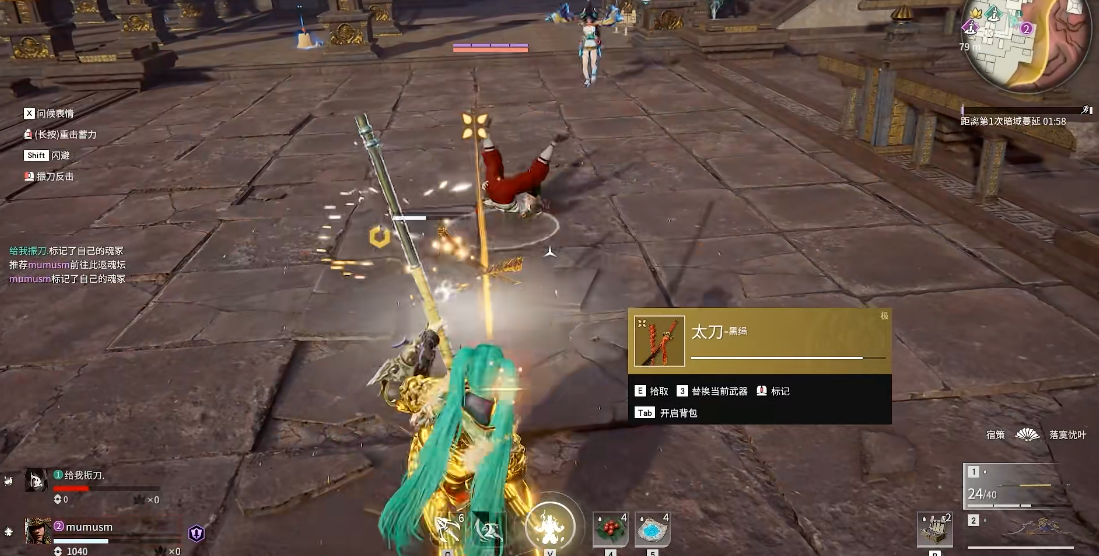This screenshot has height=556, width=1099.
Task: Use the blue armor powder item
Action: 651,527
